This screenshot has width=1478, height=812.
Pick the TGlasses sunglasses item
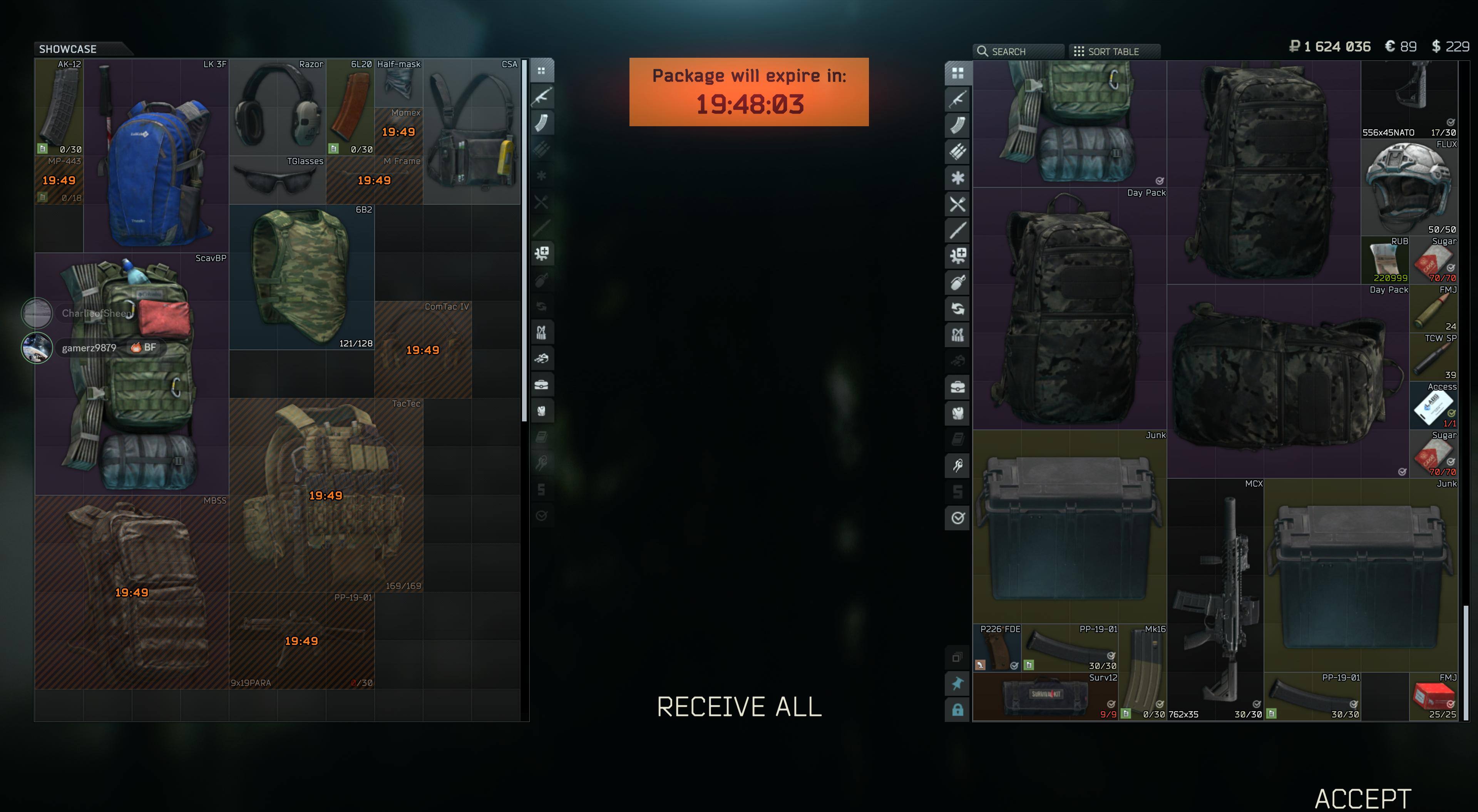(277, 180)
